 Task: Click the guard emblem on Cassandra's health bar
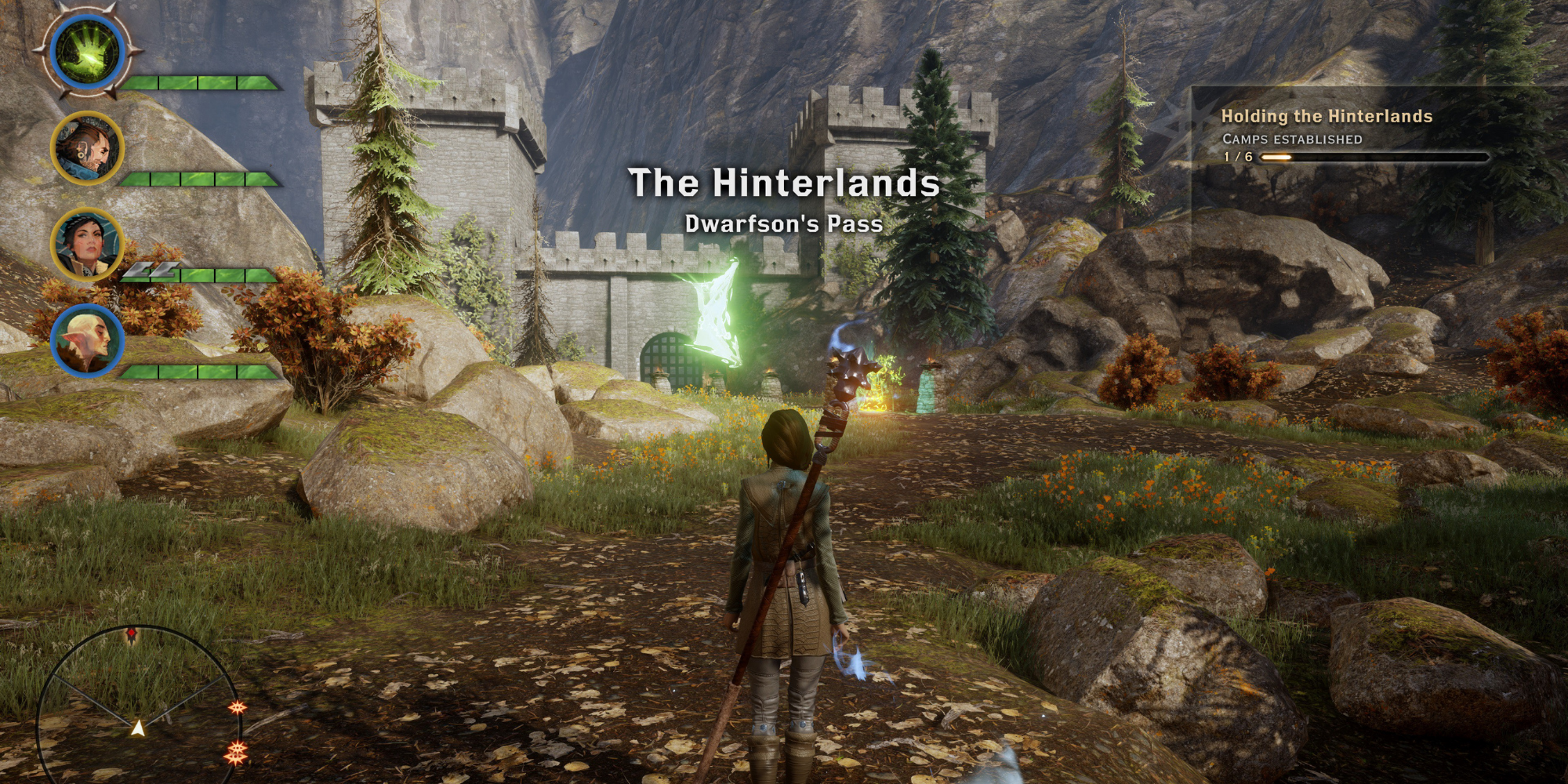coord(151,270)
